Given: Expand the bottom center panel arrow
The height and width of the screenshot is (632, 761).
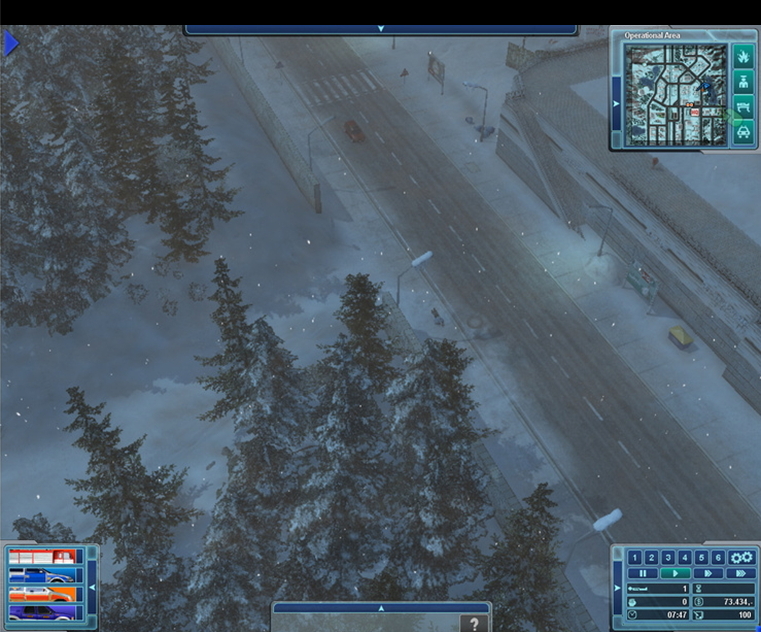Looking at the screenshot, I should click(x=380, y=607).
